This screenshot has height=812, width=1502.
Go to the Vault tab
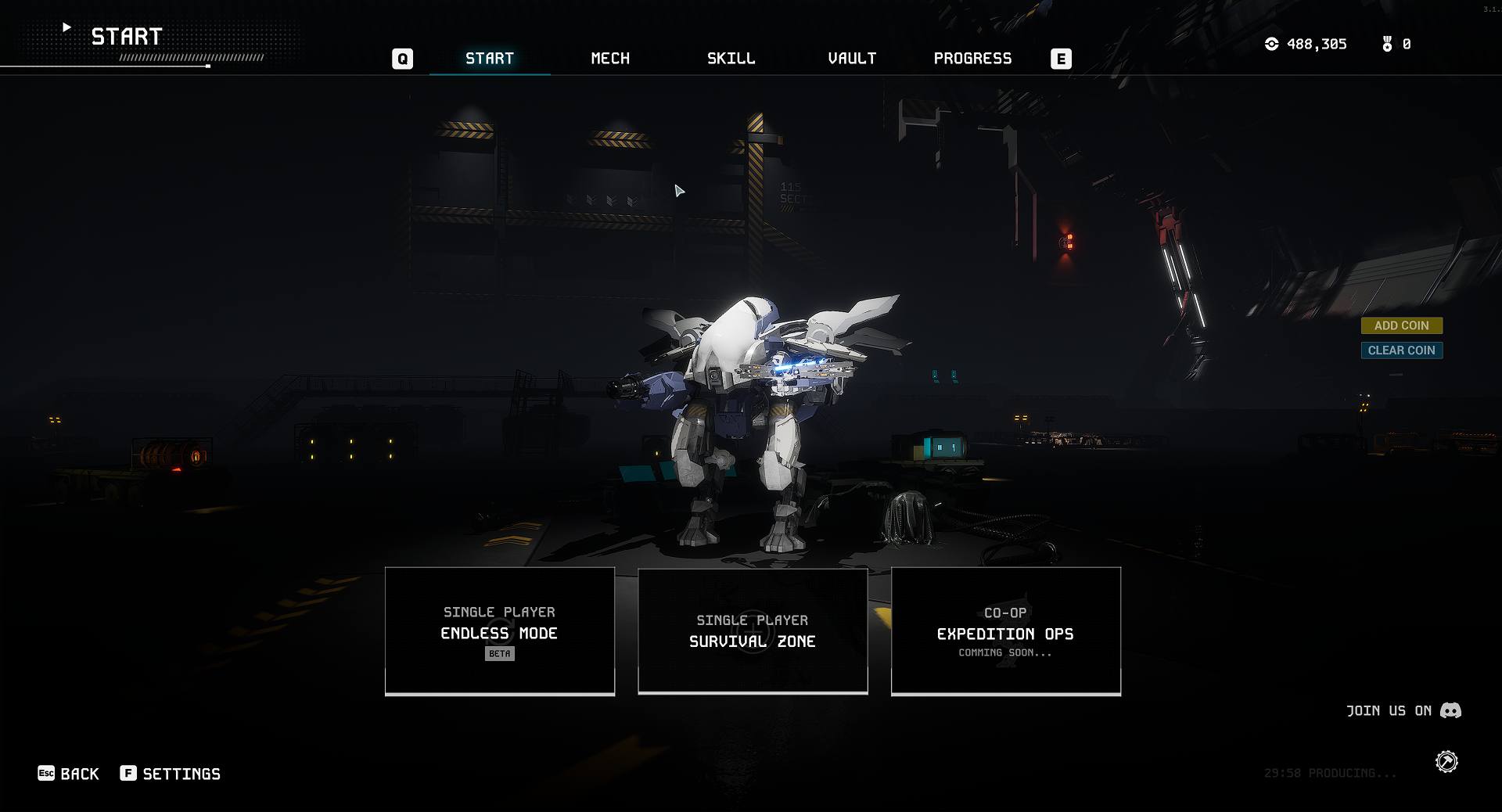click(x=852, y=59)
